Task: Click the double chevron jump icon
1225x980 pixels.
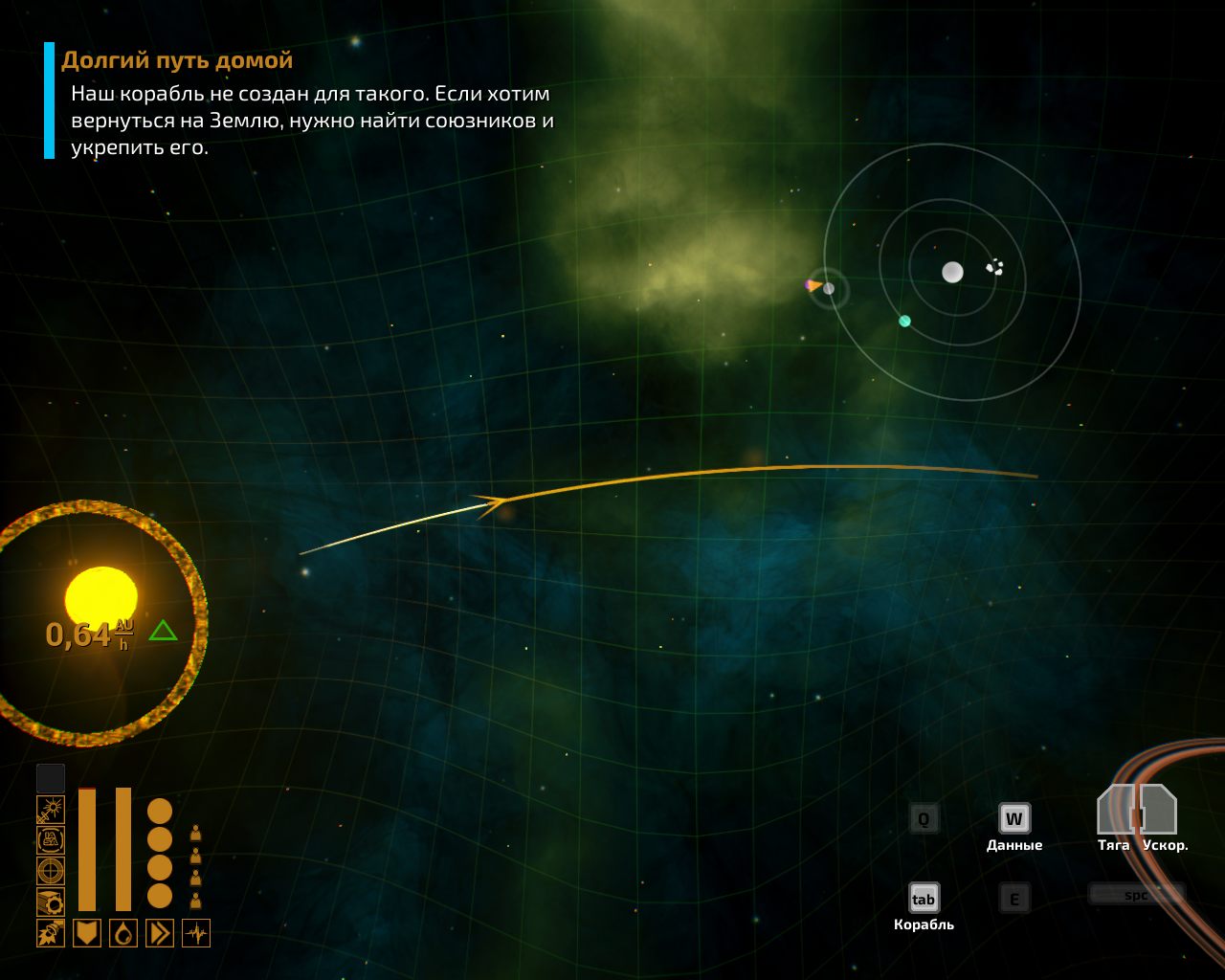Action: click(160, 933)
